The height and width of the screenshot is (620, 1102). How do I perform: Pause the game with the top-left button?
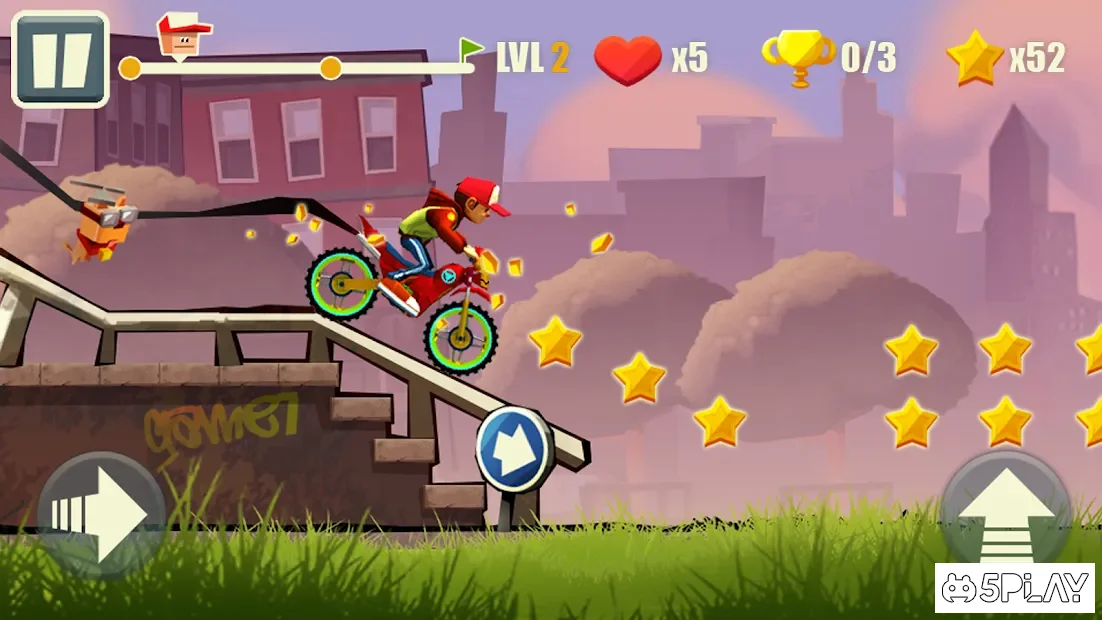click(59, 59)
